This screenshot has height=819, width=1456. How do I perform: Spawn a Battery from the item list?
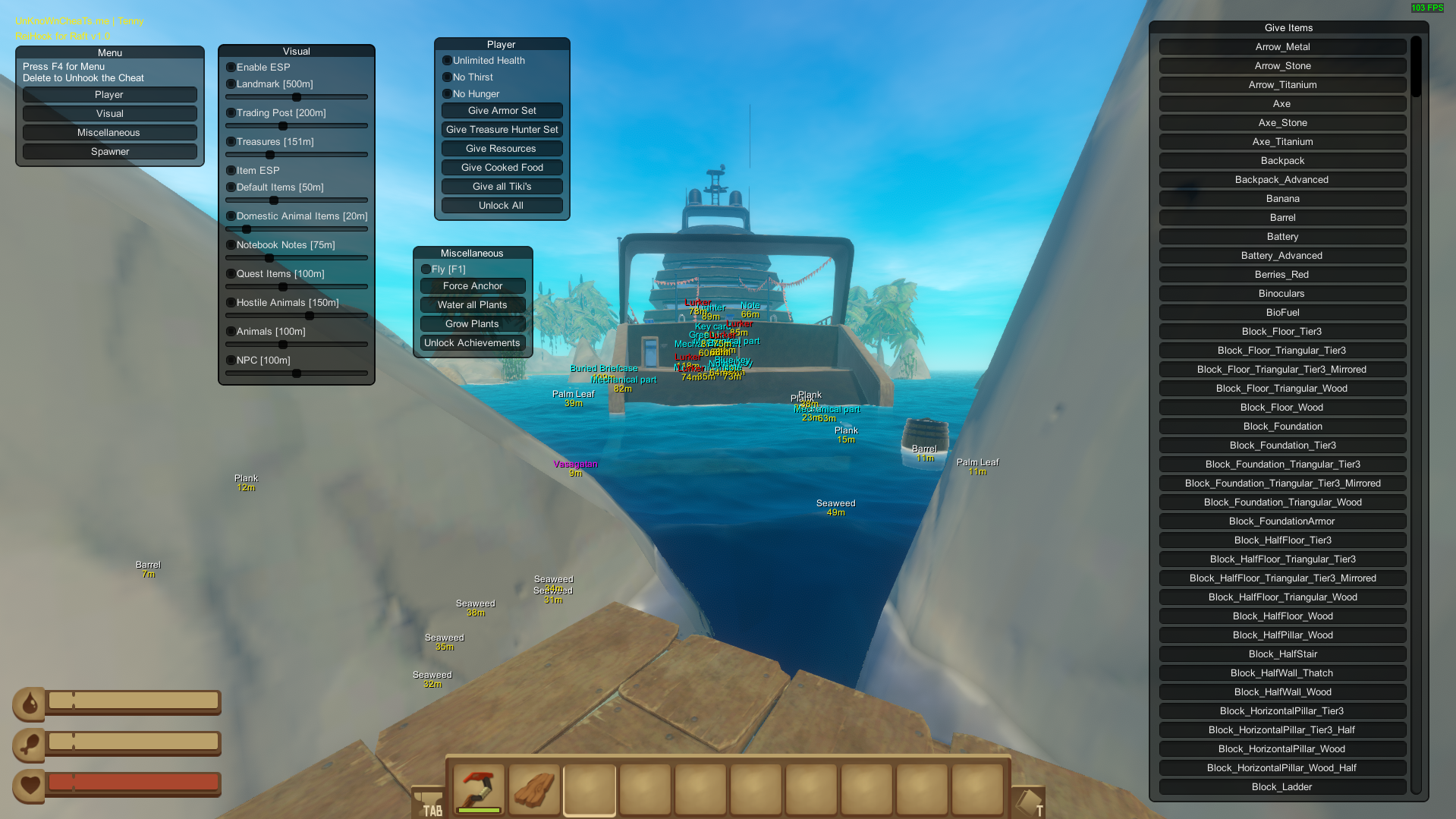tap(1281, 237)
